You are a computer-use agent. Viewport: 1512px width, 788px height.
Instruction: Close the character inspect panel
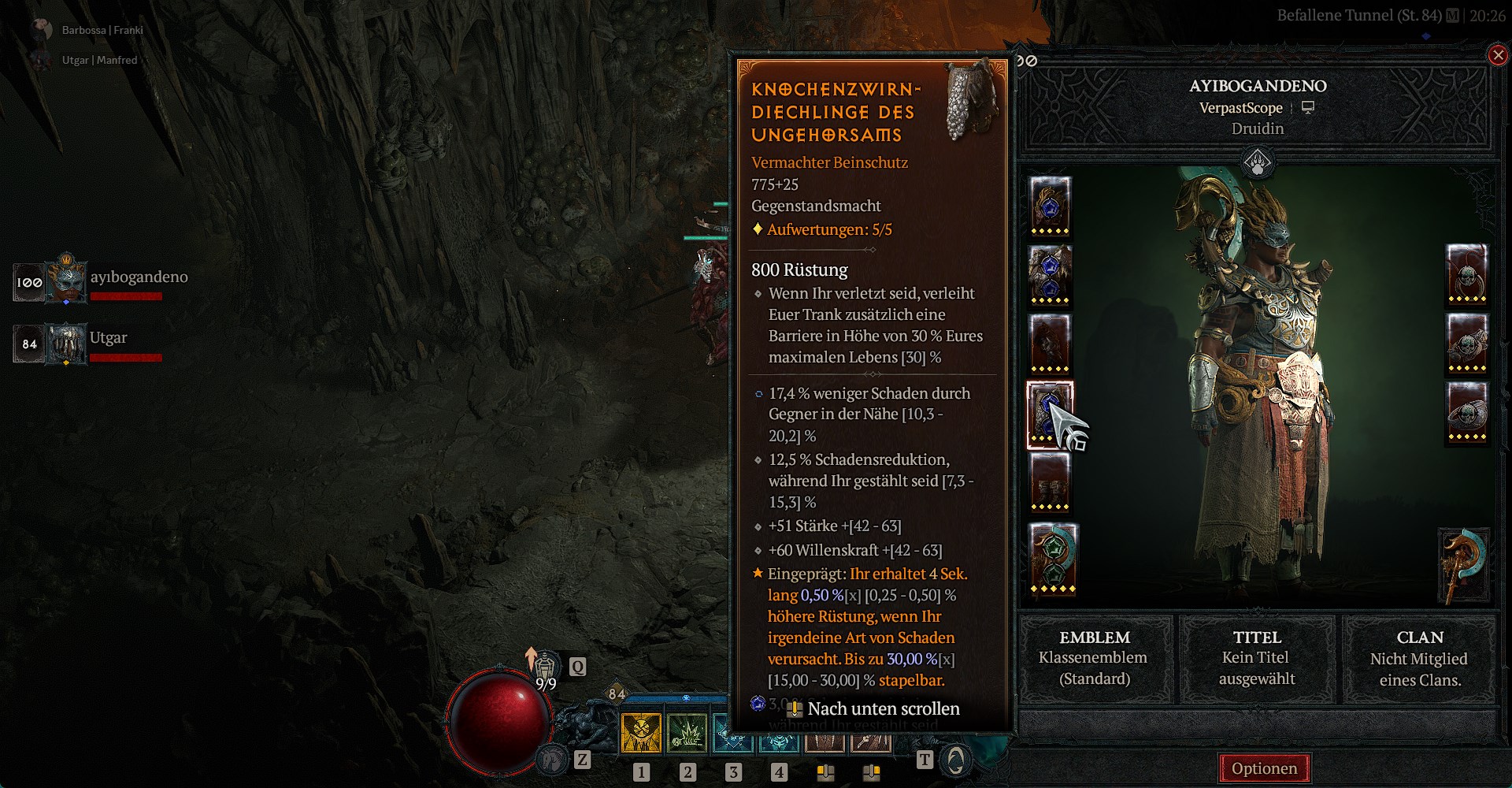point(1497,55)
